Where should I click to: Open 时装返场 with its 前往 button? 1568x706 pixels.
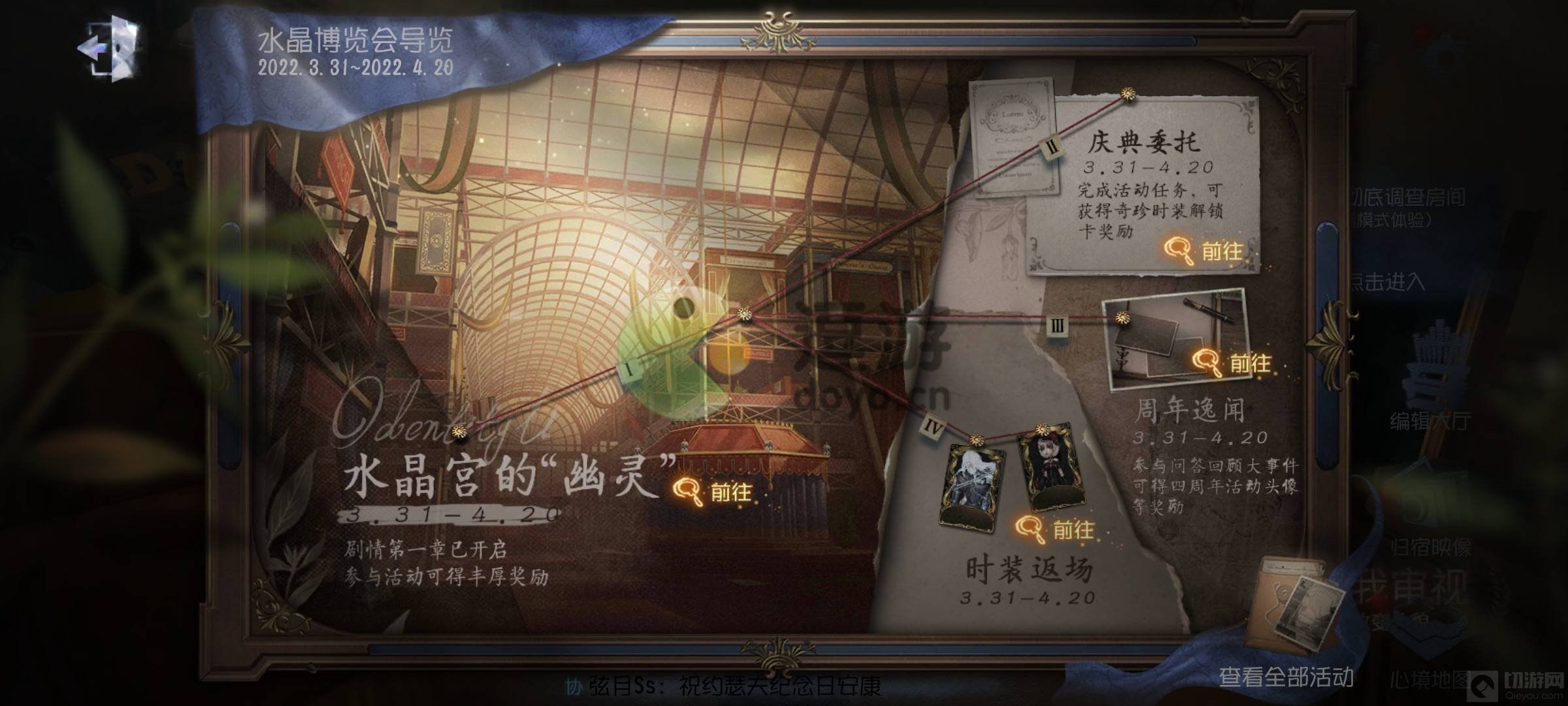(x=1055, y=529)
